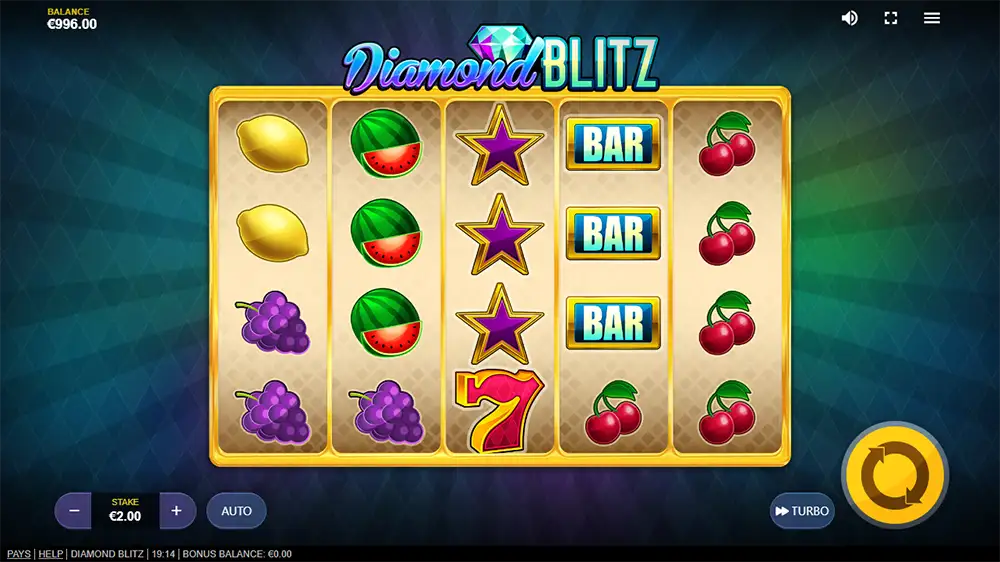Toggle TURBO mode
The image size is (1000, 562).
click(x=802, y=510)
